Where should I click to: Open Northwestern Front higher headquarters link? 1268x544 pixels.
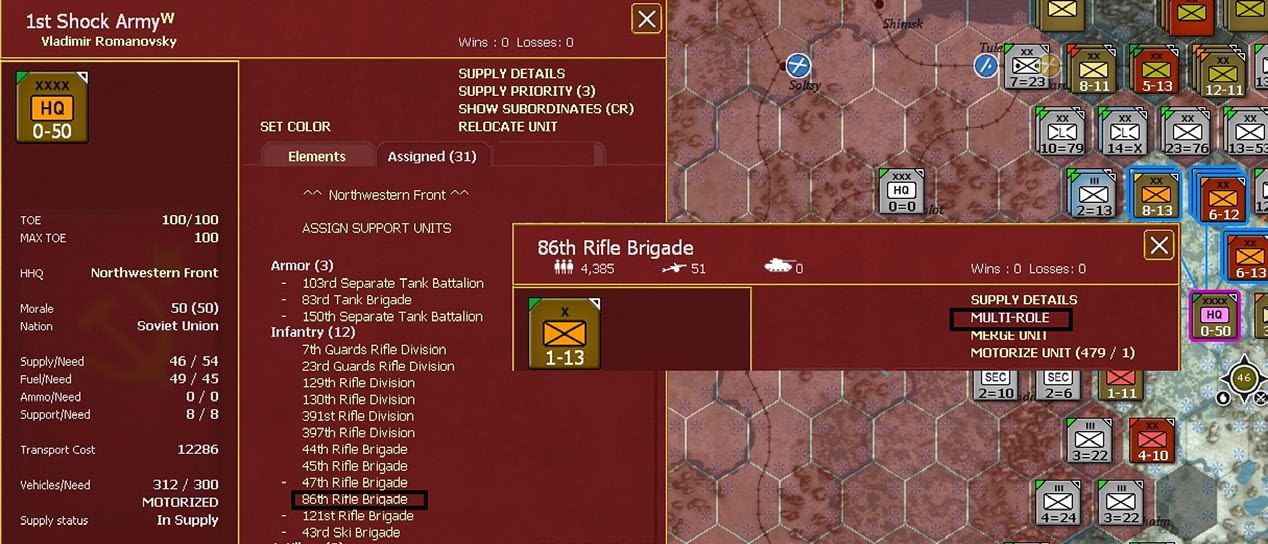(154, 273)
